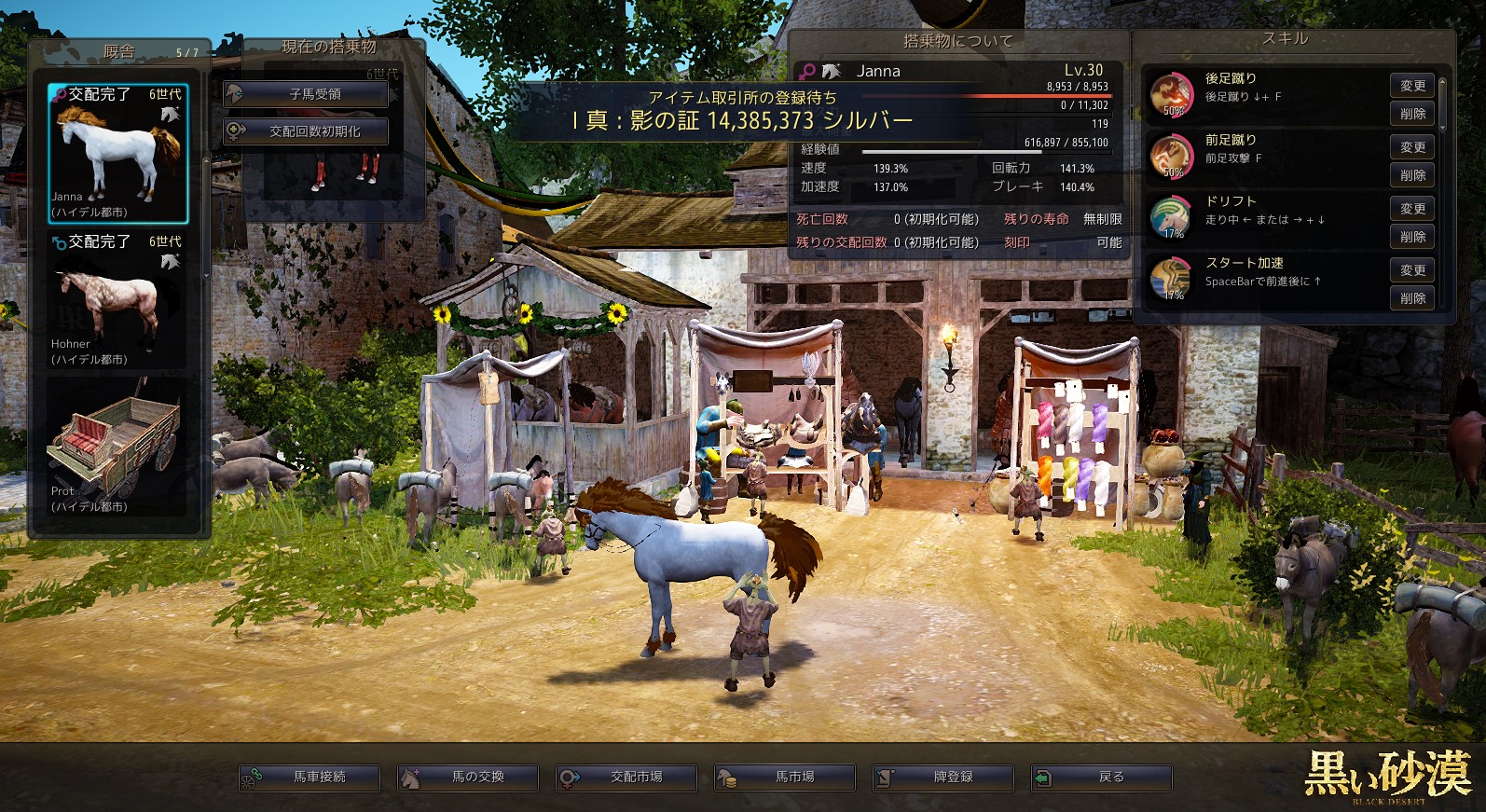This screenshot has height=812, width=1486.
Task: Select the Hohner horse entry
Action: pyautogui.click(x=118, y=300)
